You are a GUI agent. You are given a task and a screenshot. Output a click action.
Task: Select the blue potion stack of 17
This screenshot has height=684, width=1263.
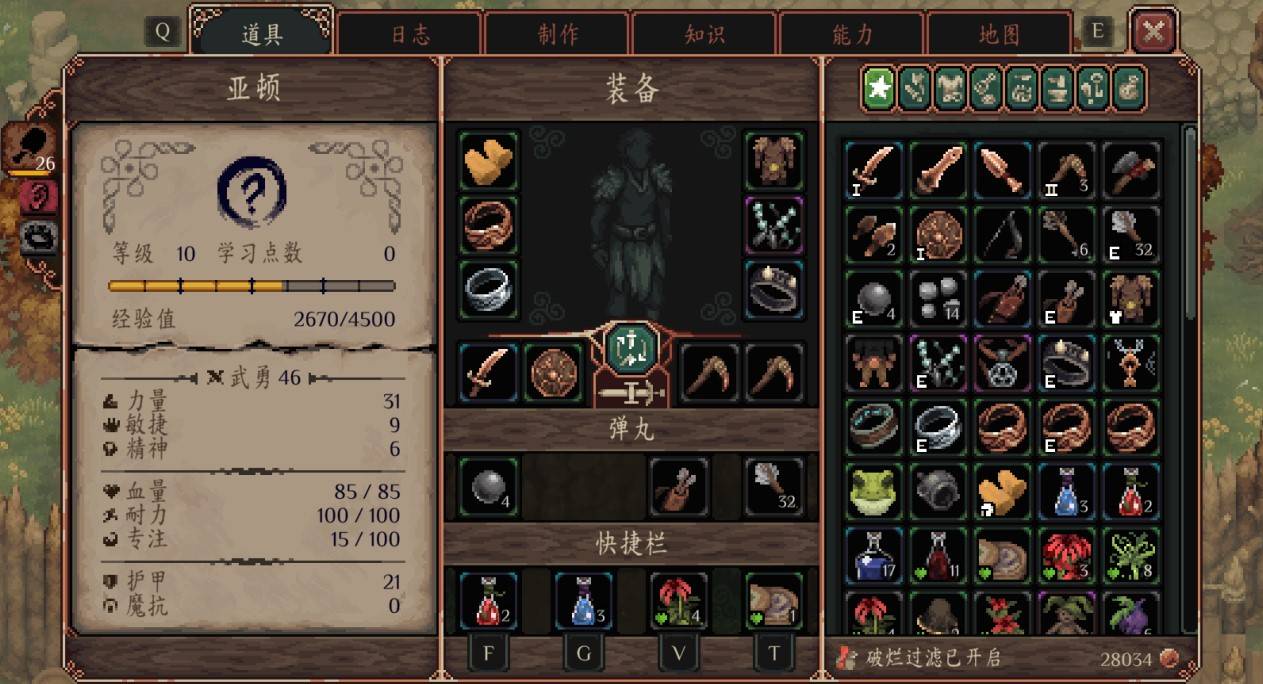(x=873, y=556)
